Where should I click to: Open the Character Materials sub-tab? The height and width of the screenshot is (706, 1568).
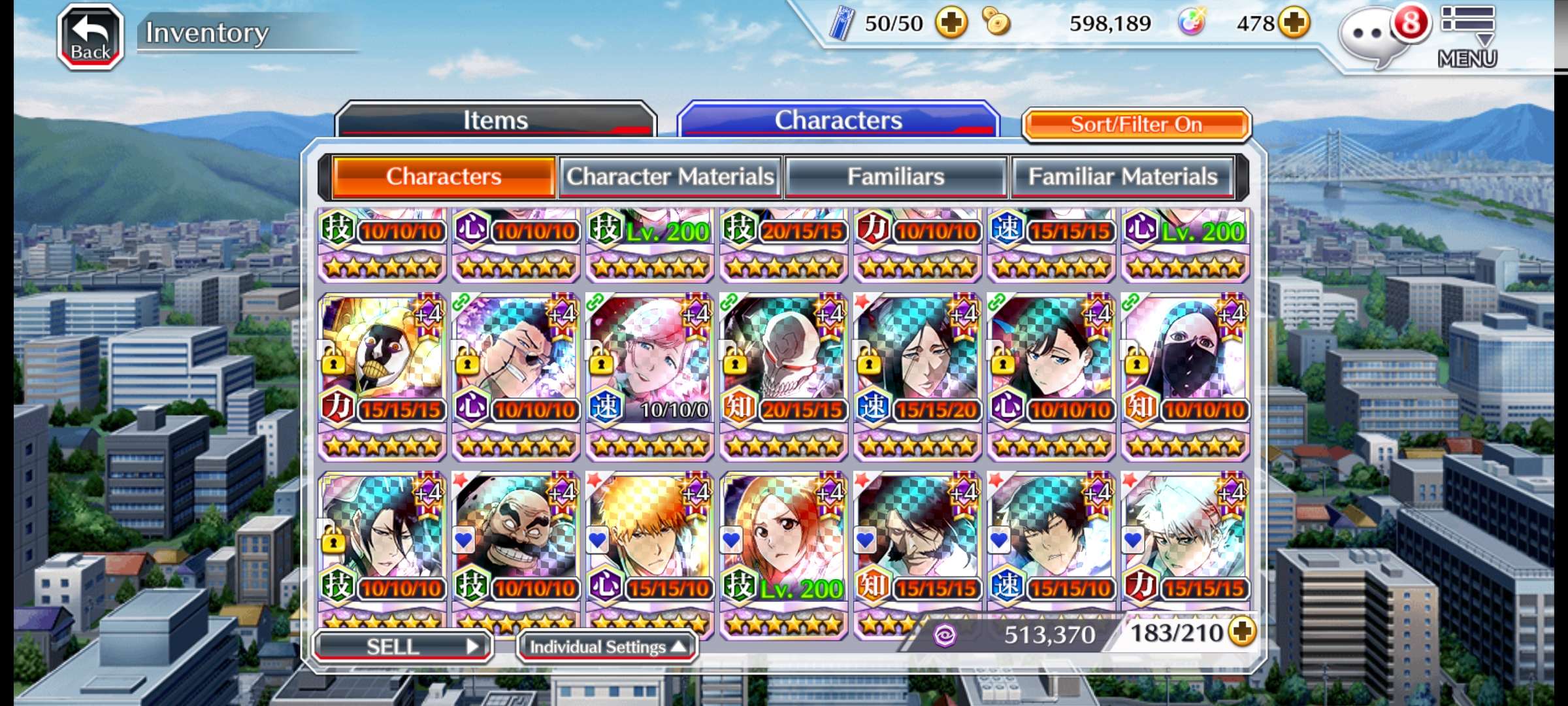pyautogui.click(x=670, y=176)
